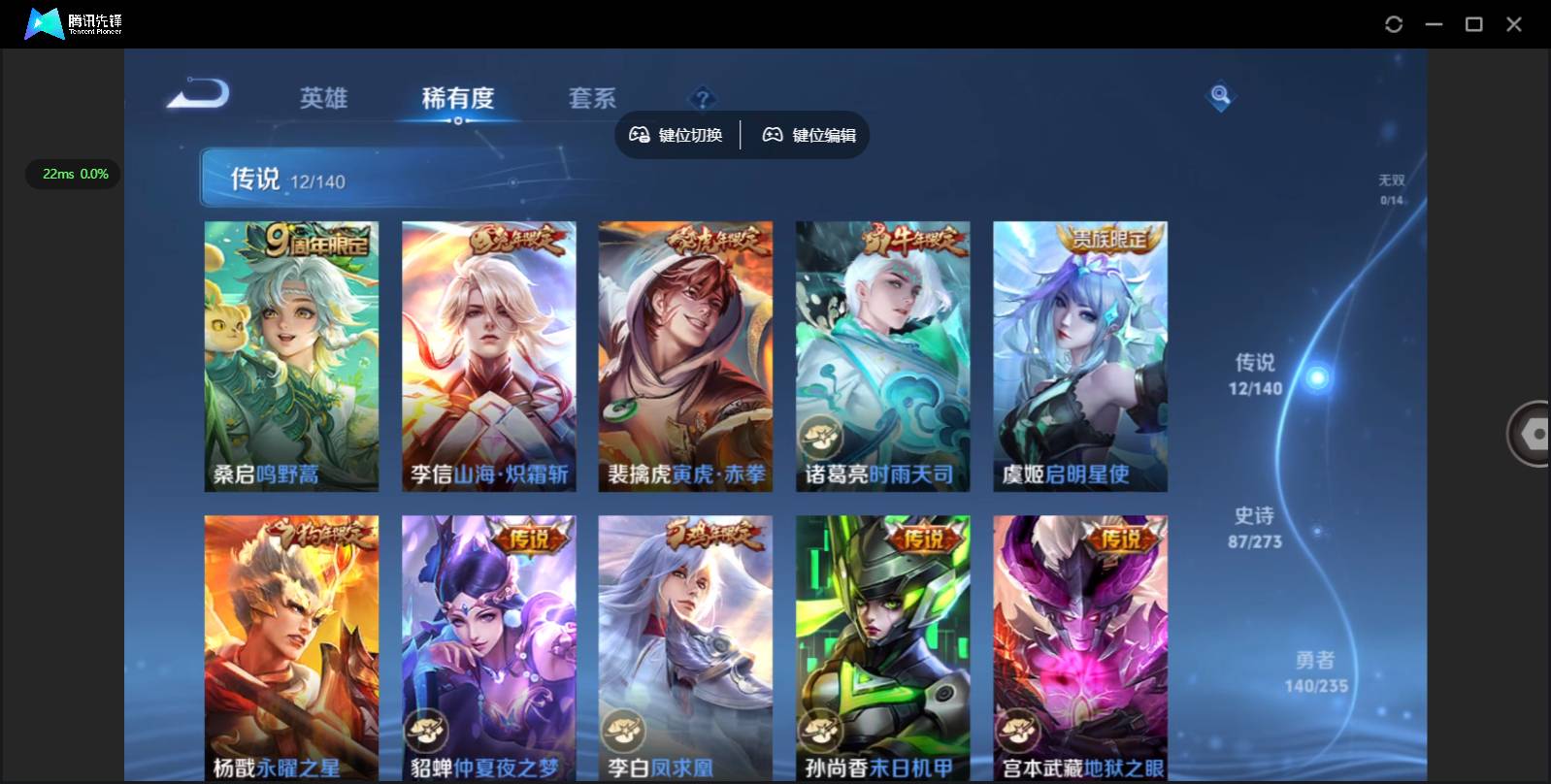Image resolution: width=1551 pixels, height=784 pixels.
Task: Click the glowing dot on the rarity progress curve
Action: point(1317,376)
